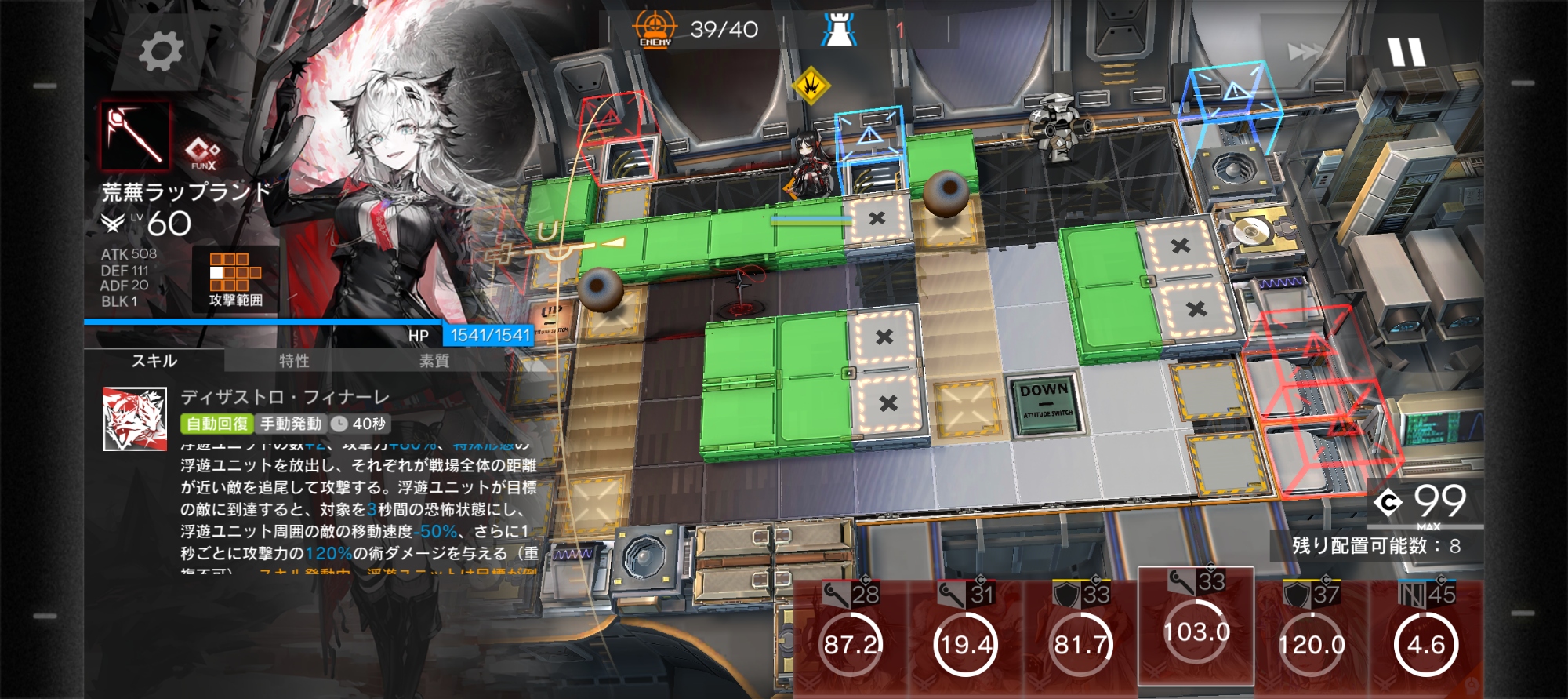
Task: Show the 攻撃範囲 attack range grid
Action: [x=235, y=279]
